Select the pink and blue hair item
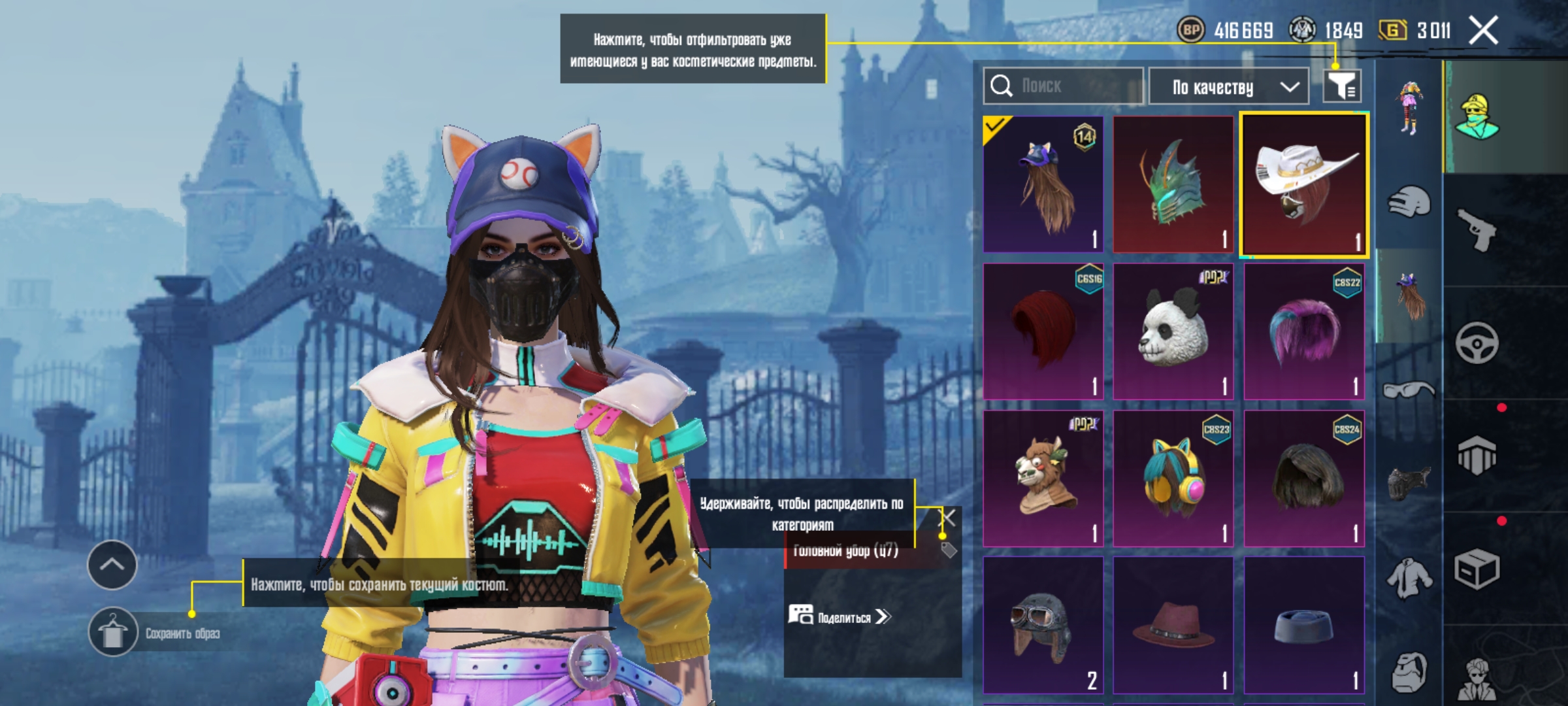The image size is (1568, 706). click(1304, 331)
